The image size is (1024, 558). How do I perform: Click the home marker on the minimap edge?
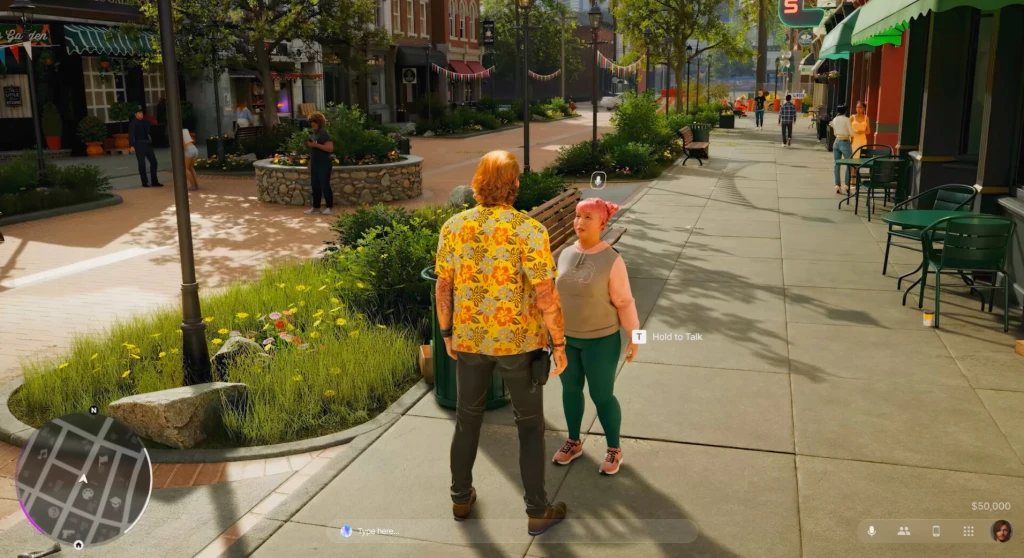pos(79,546)
